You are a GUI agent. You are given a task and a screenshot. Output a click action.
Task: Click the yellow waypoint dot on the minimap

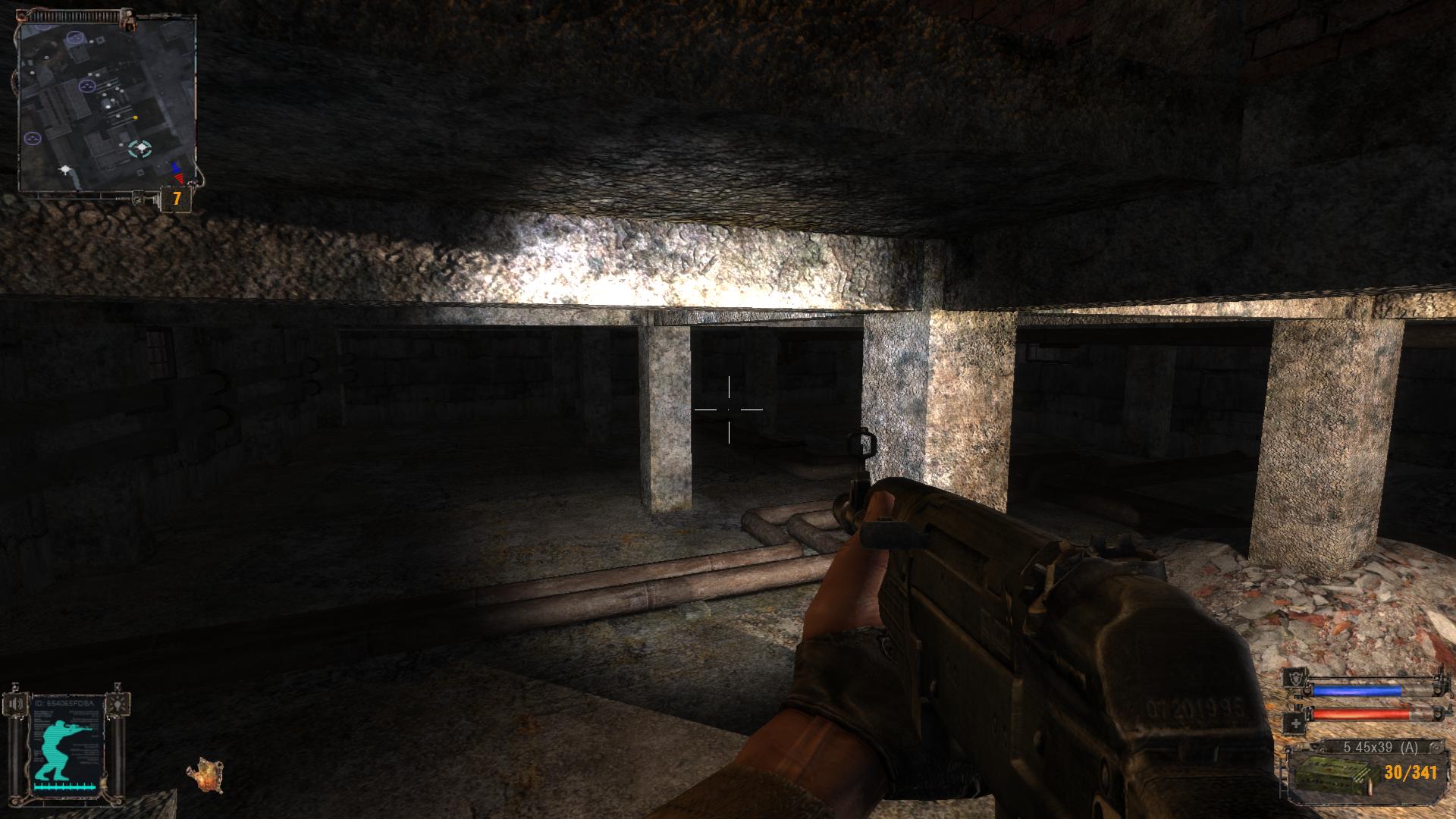(x=136, y=117)
